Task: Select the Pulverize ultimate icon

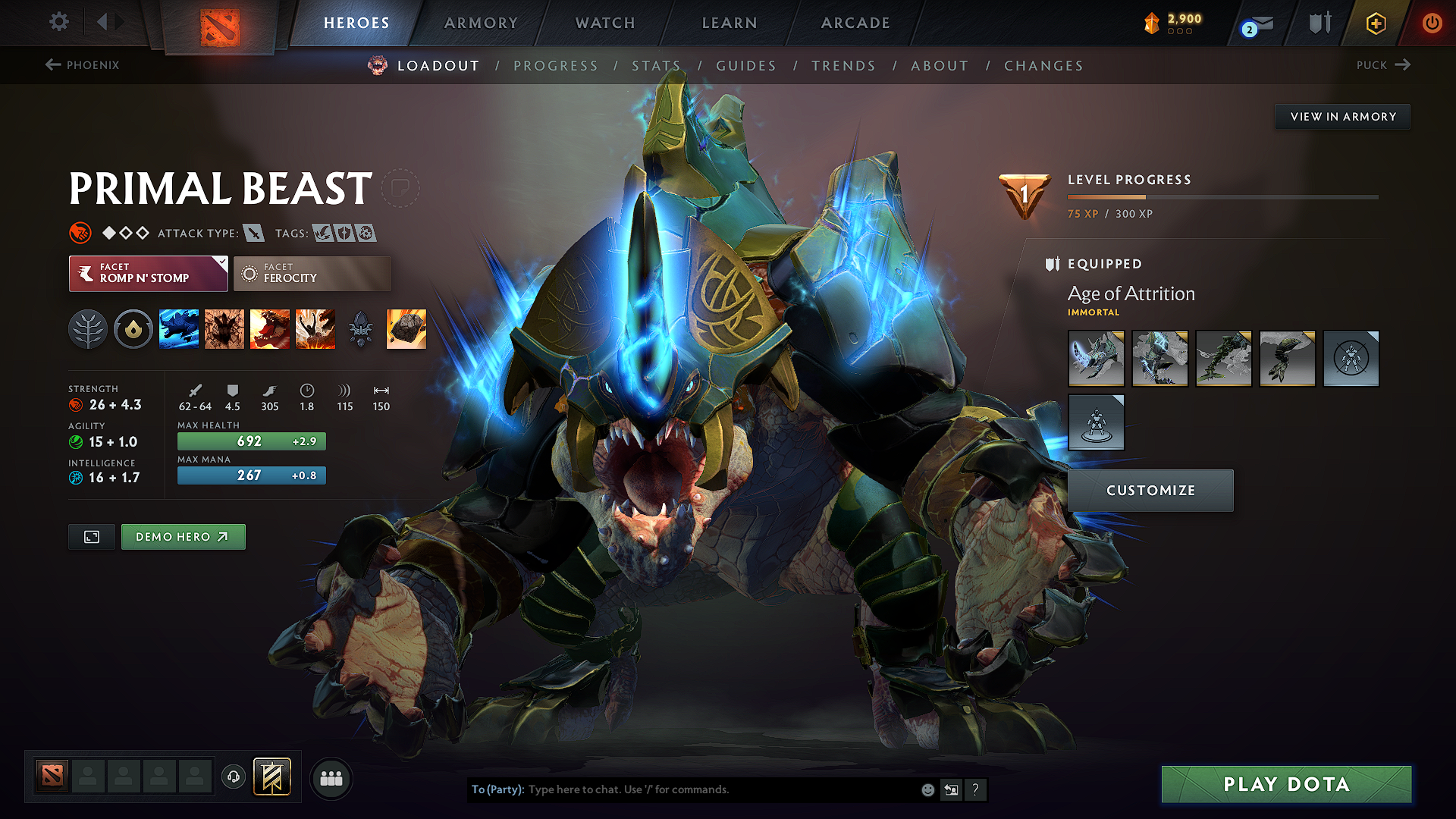Action: click(x=315, y=328)
